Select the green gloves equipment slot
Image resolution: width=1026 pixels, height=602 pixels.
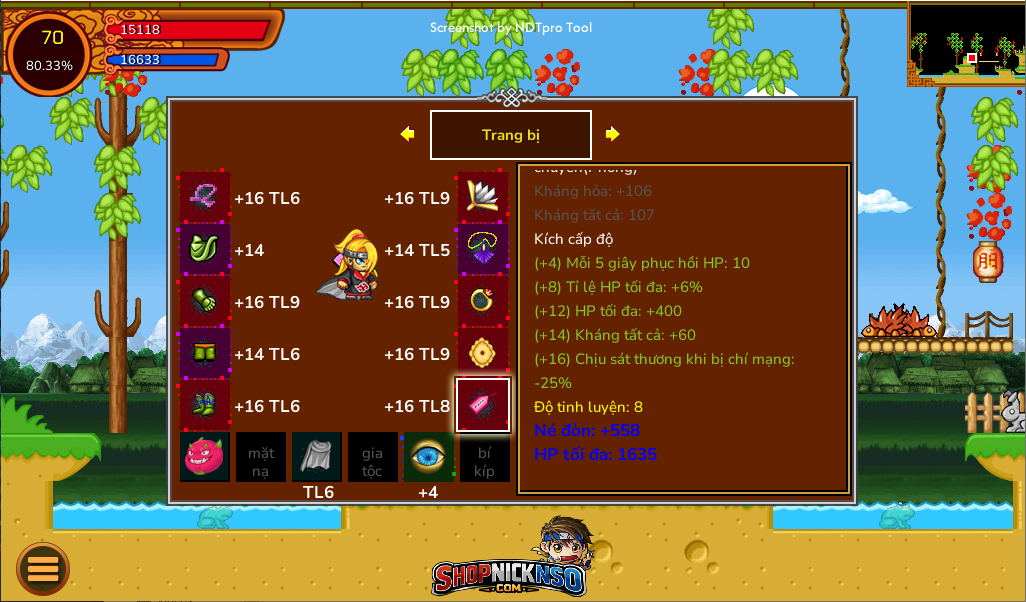(205, 301)
